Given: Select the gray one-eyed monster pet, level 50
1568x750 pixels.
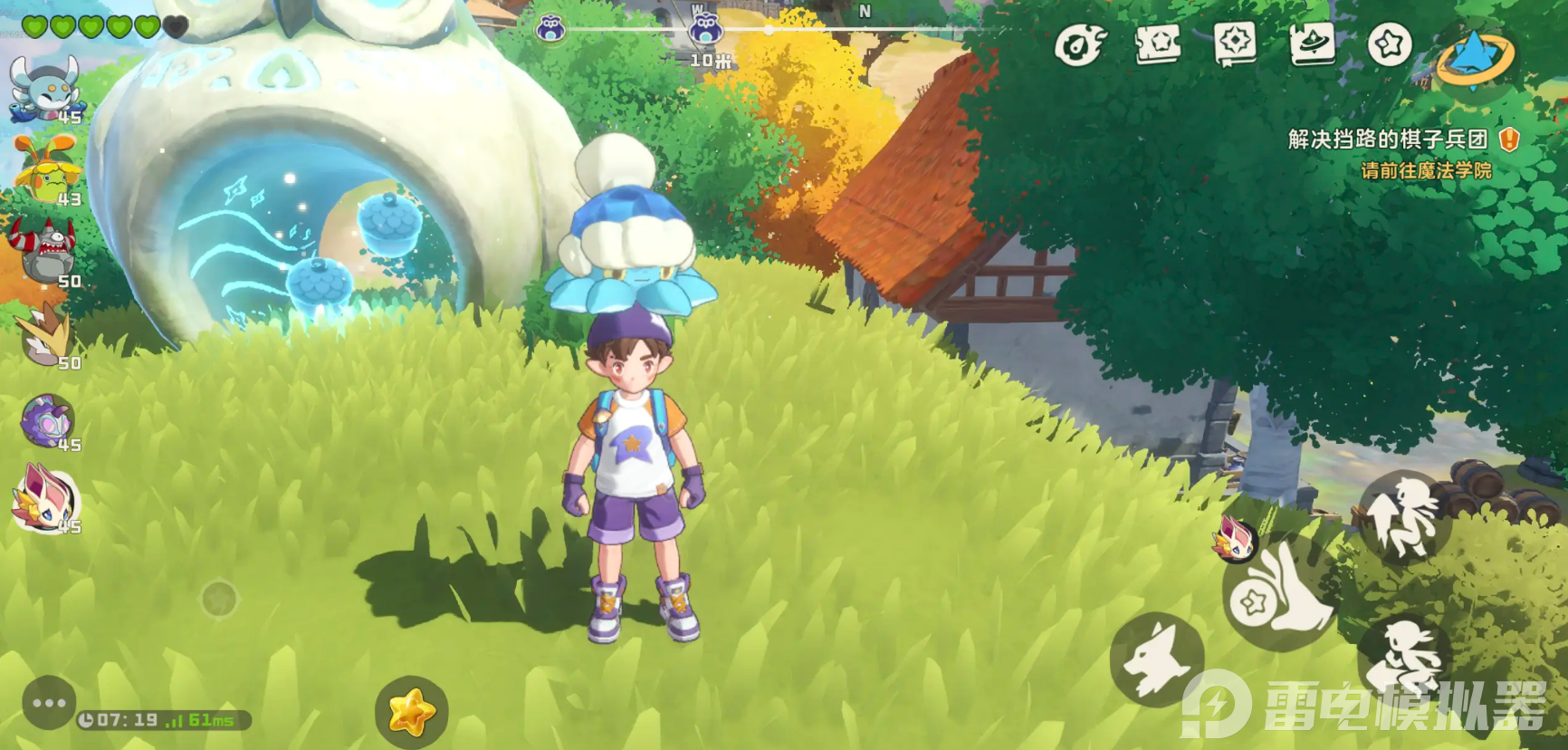Looking at the screenshot, I should 45,252.
